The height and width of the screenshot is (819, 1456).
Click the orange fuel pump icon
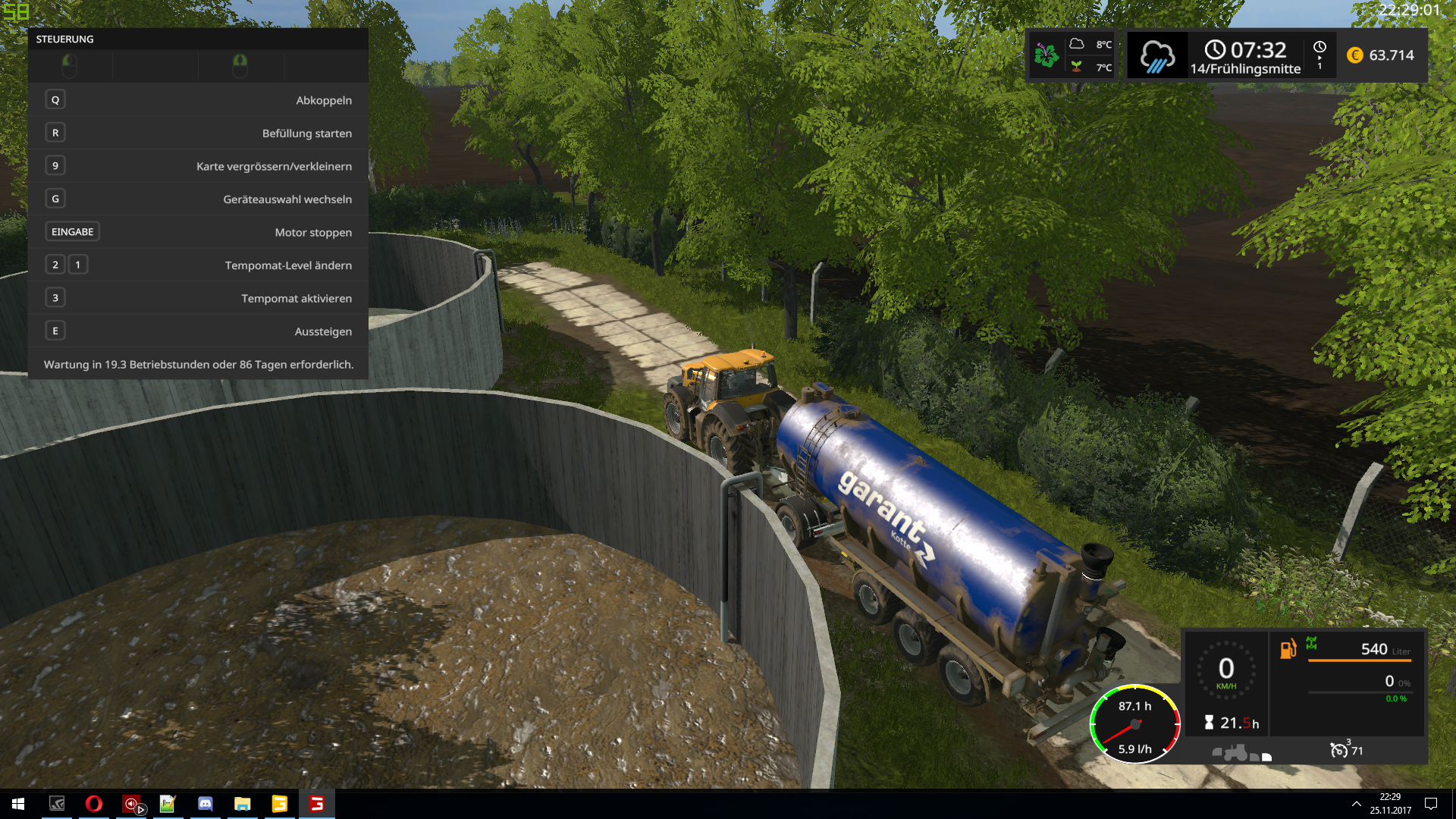[1288, 649]
